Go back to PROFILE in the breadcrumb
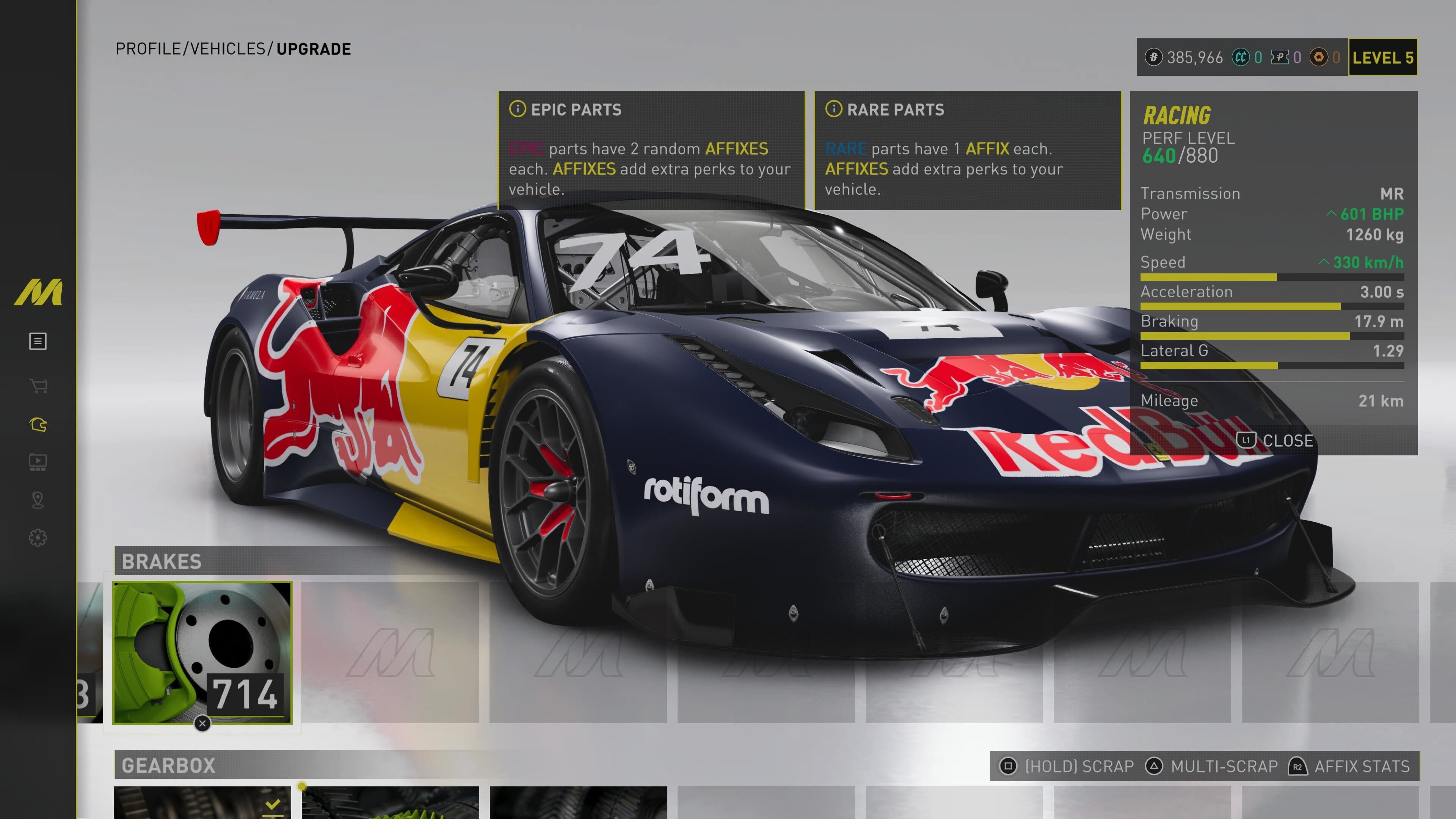The image size is (1456, 819). click(148, 49)
